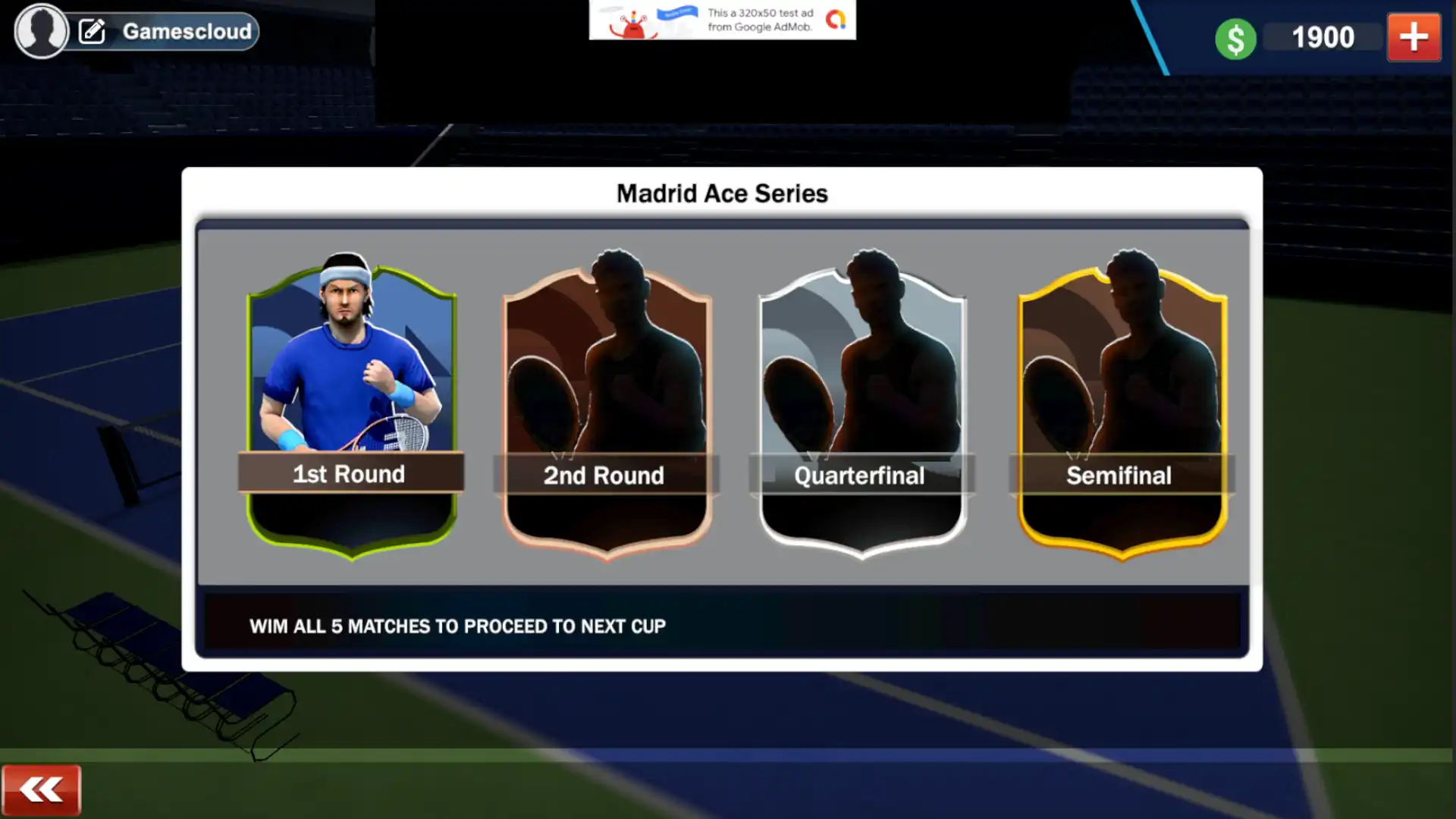
Task: Tap the green dollar coin icon
Action: pyautogui.click(x=1235, y=39)
